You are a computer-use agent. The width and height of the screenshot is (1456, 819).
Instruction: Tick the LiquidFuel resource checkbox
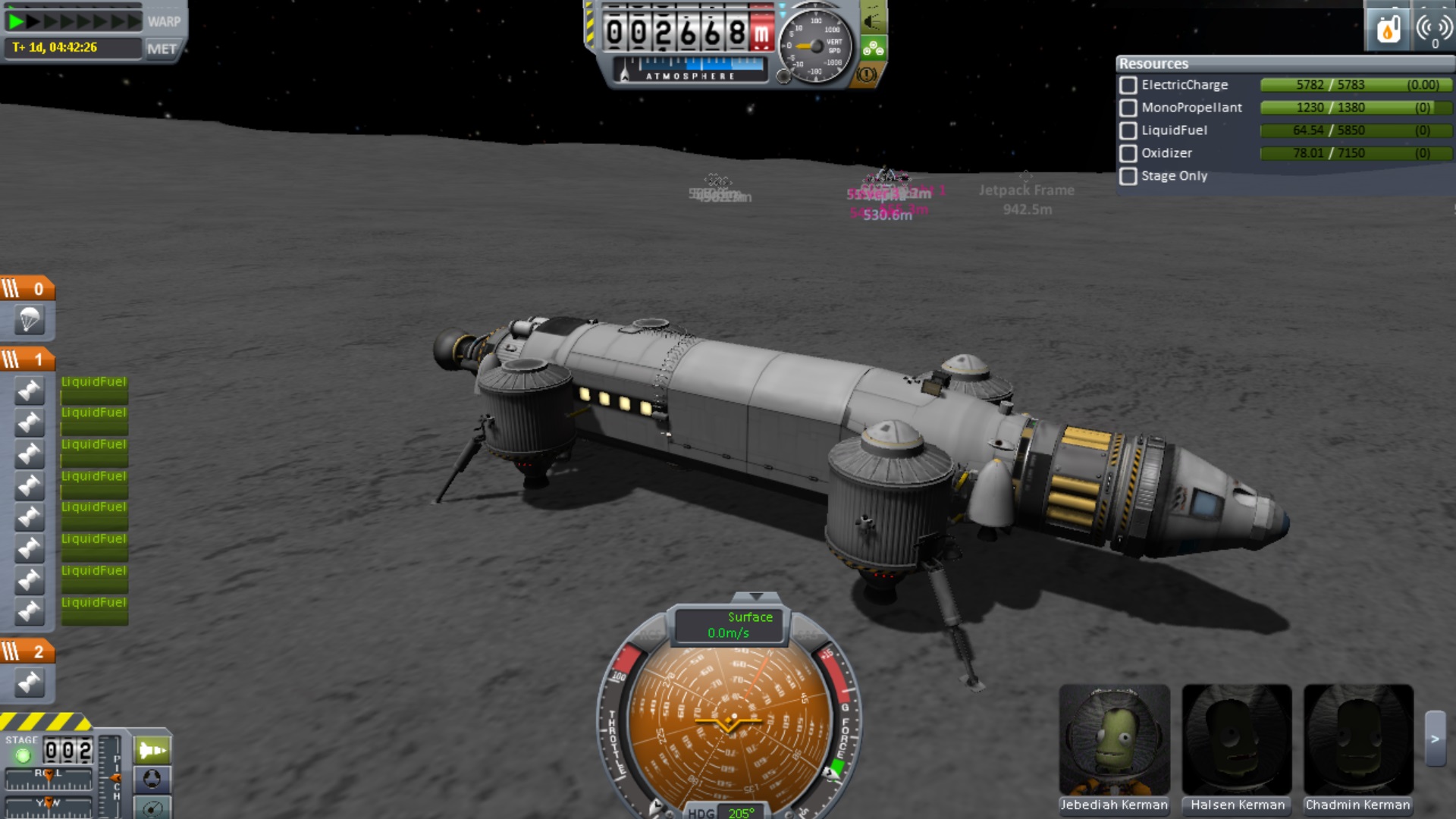pos(1128,130)
